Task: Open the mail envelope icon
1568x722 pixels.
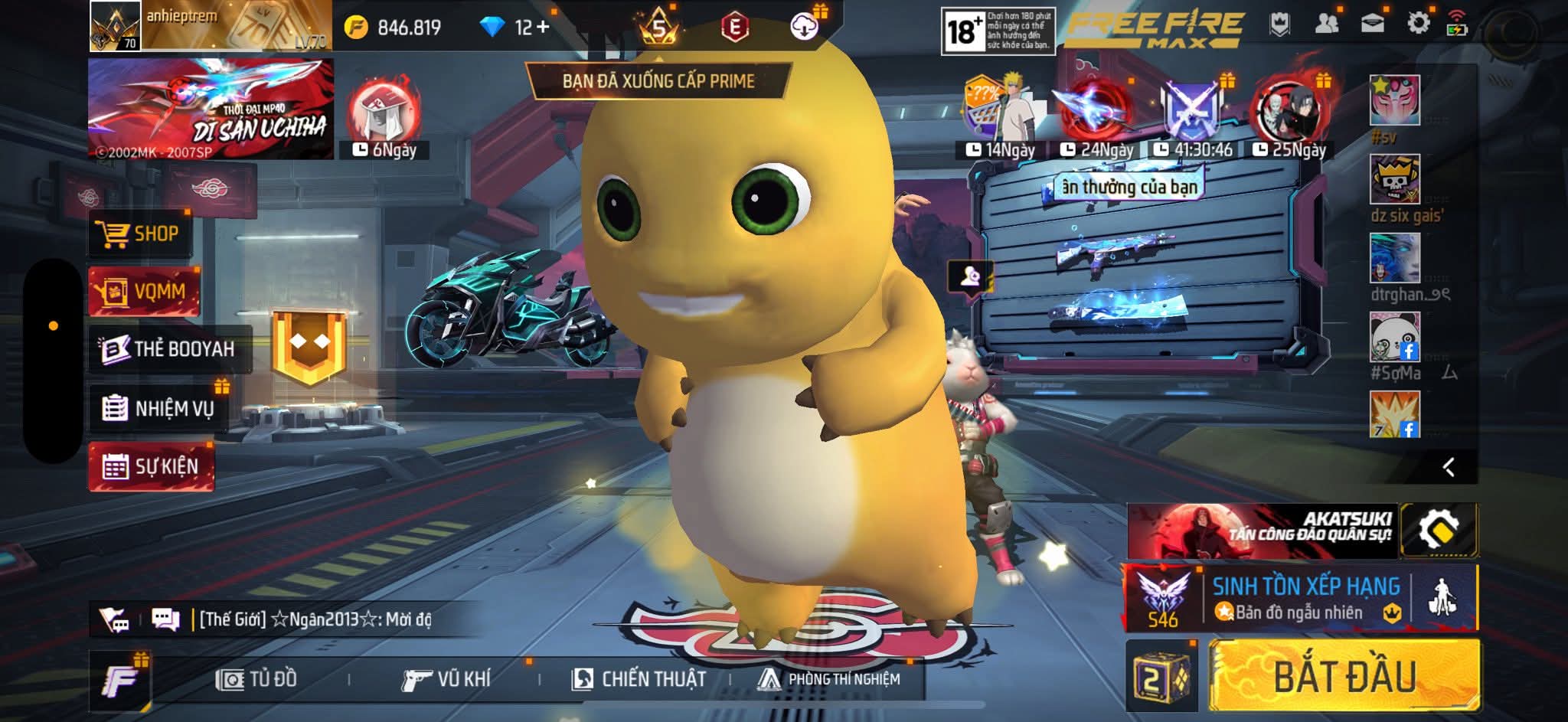Action: pyautogui.click(x=1372, y=24)
